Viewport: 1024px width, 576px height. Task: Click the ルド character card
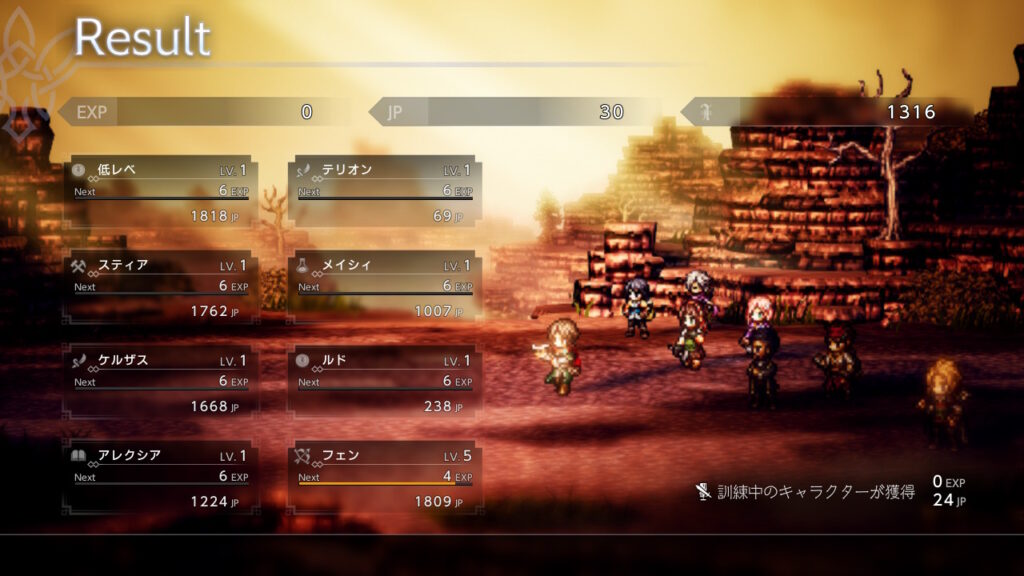point(385,382)
